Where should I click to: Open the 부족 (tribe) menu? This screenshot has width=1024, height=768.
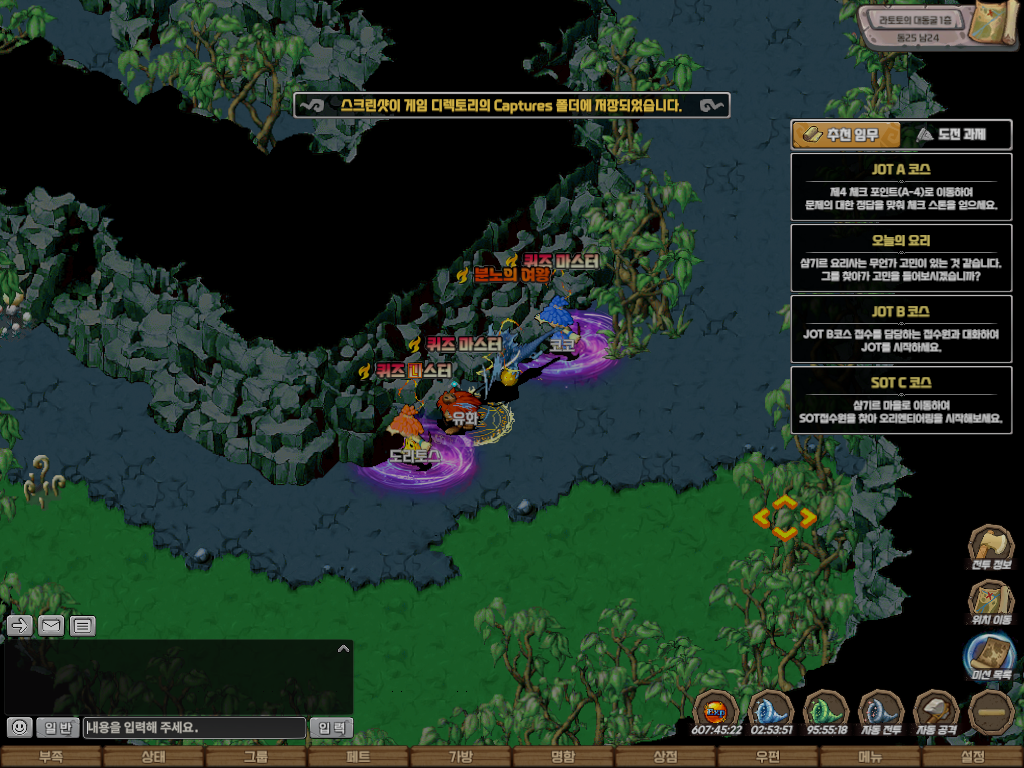[x=49, y=757]
